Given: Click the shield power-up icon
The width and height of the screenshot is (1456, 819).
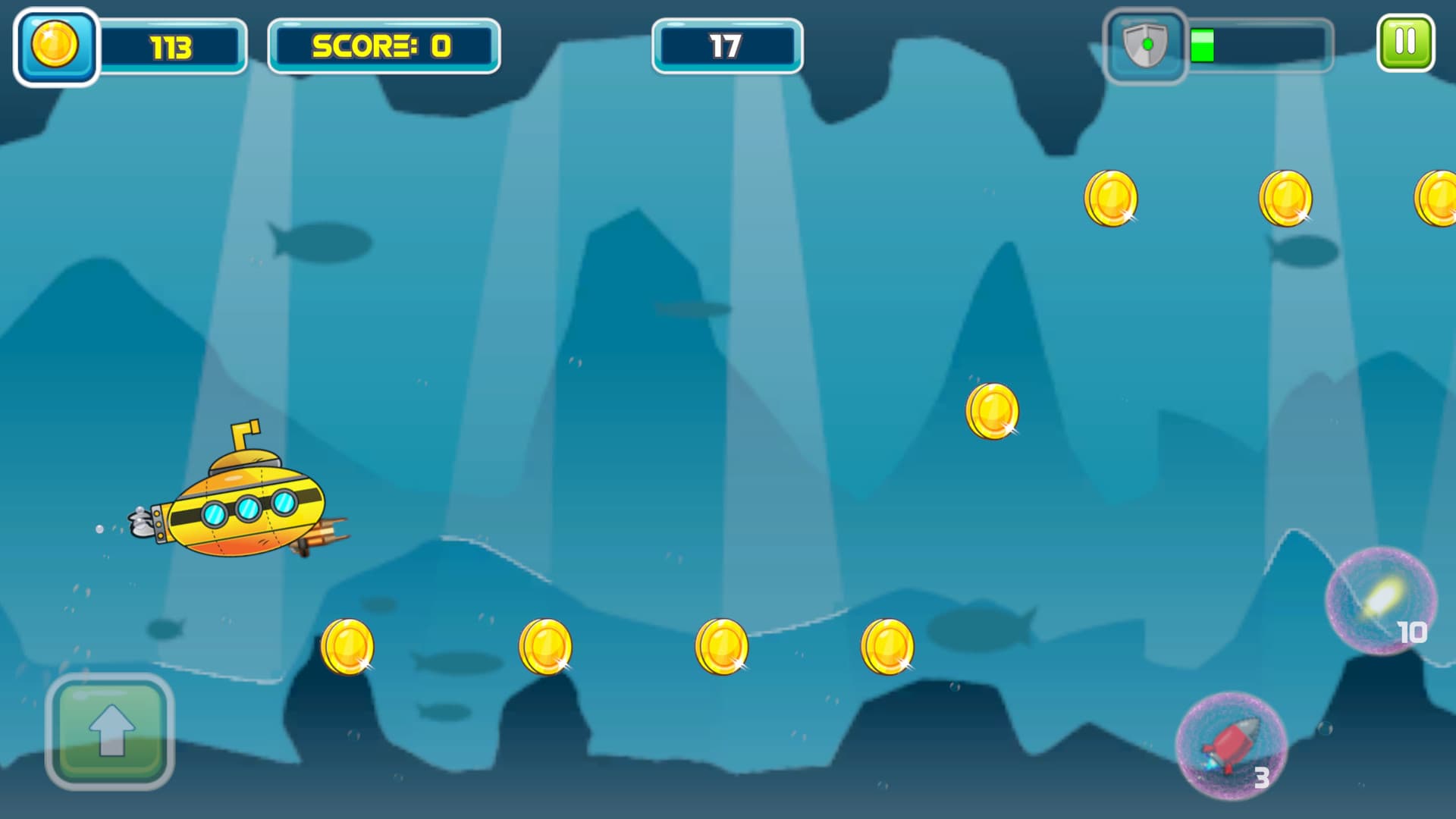Looking at the screenshot, I should (1145, 45).
